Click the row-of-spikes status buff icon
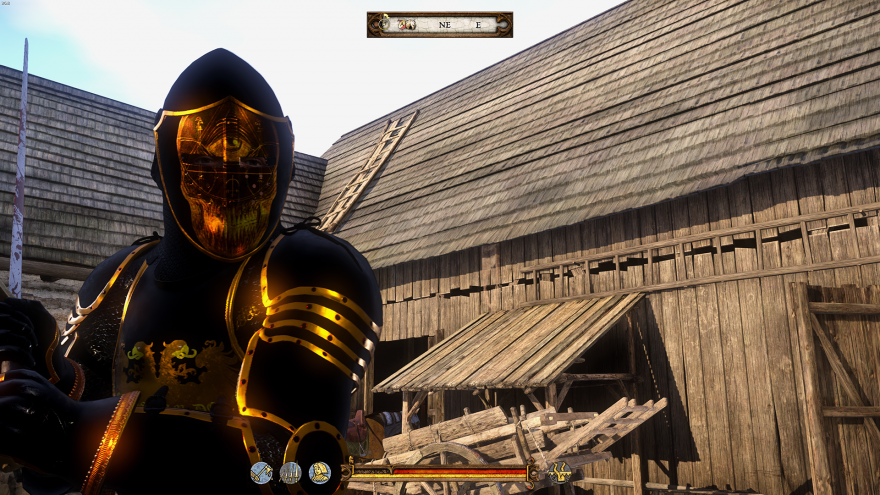Image resolution: width=880 pixels, height=495 pixels. pyautogui.click(x=290, y=473)
